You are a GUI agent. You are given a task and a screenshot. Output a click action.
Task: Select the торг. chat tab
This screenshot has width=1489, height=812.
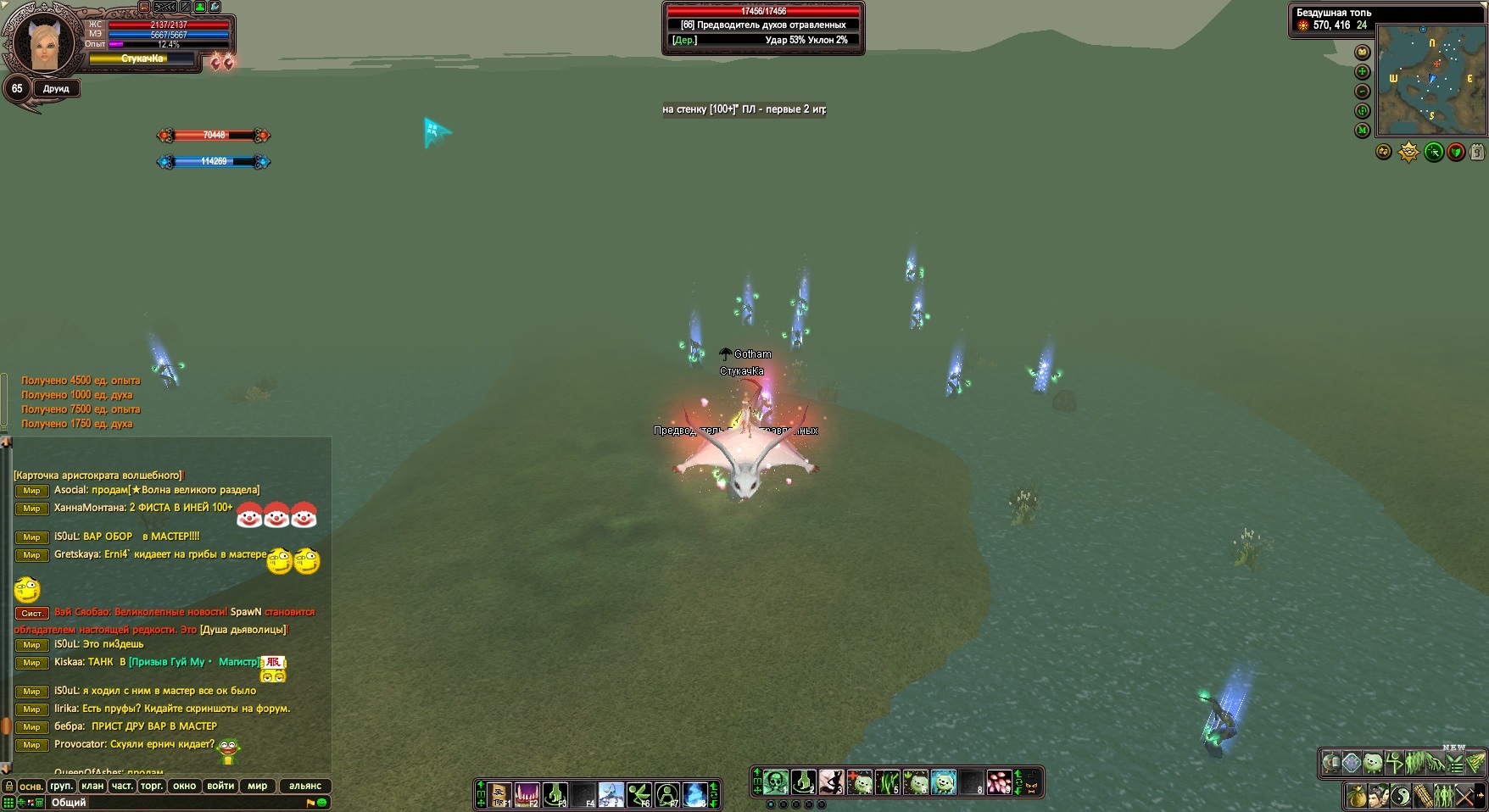pos(152,786)
